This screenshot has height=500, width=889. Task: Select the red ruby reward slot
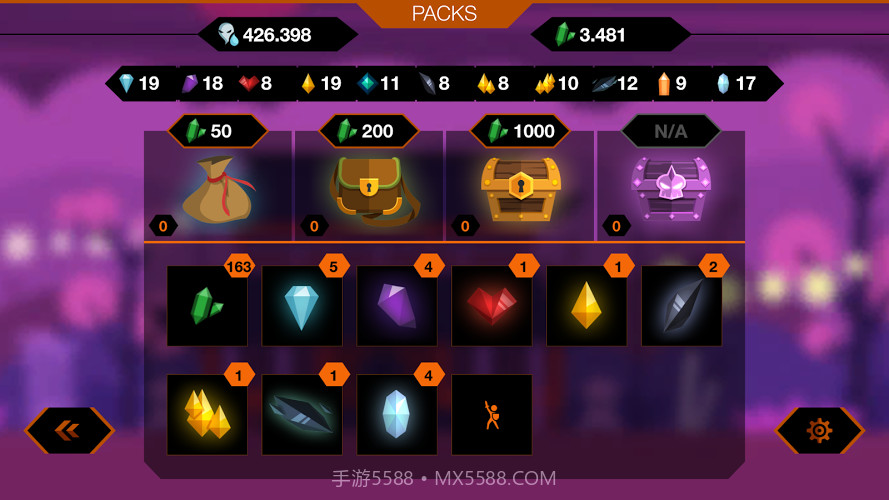[492, 306]
